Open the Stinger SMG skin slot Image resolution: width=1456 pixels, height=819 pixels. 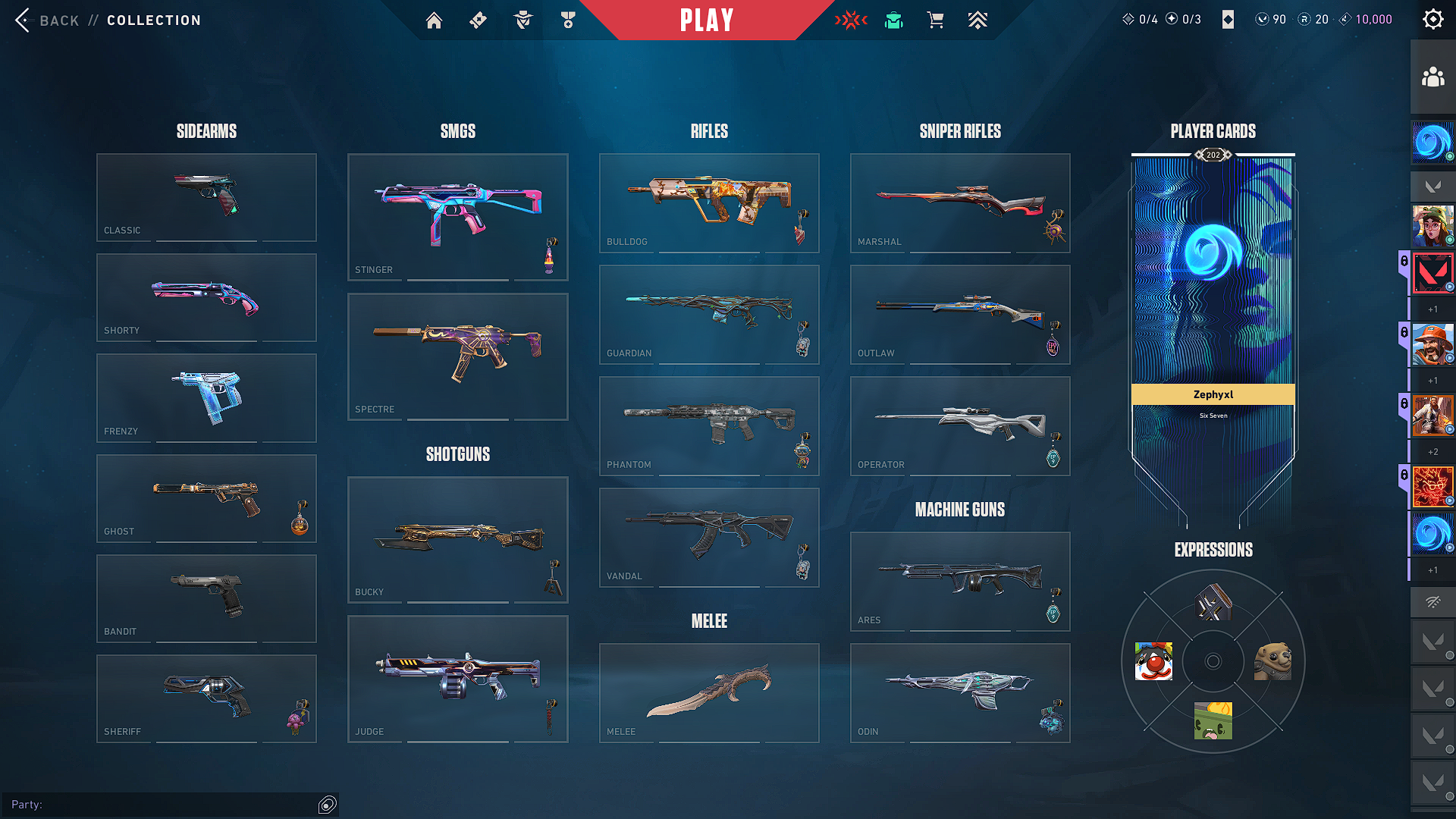coord(457,217)
